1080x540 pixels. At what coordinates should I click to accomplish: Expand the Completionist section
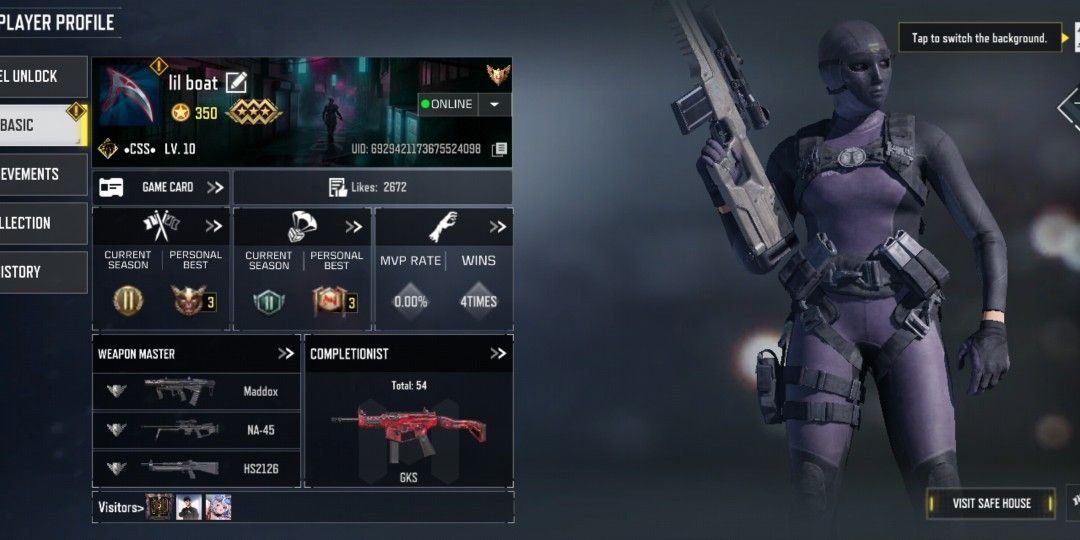click(x=498, y=354)
